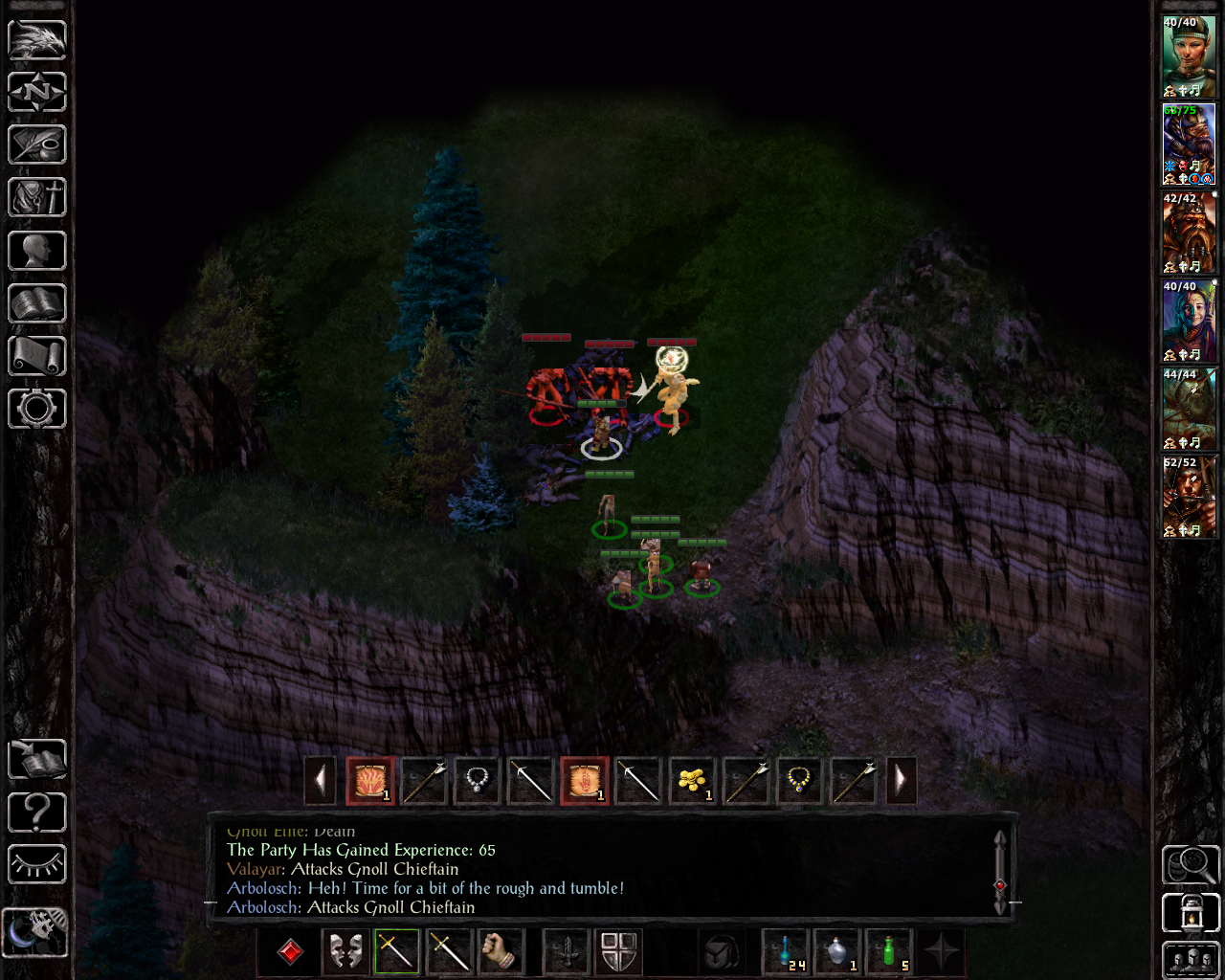The width and height of the screenshot is (1225, 980).
Task: Select the bearded dwarf portrait
Action: (x=1189, y=232)
